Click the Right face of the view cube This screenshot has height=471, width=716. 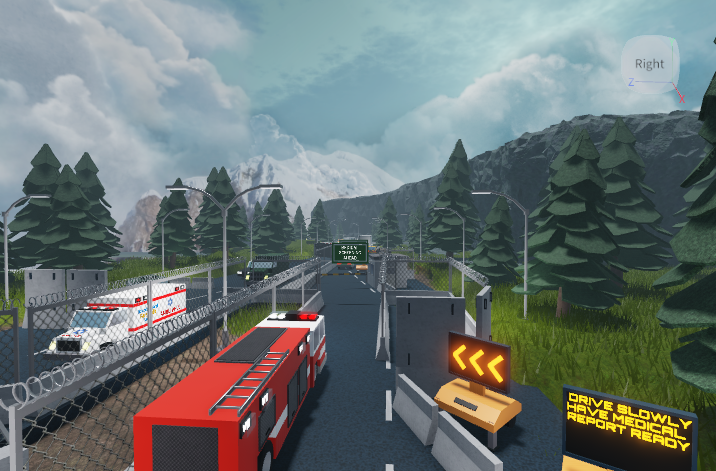[x=649, y=64]
